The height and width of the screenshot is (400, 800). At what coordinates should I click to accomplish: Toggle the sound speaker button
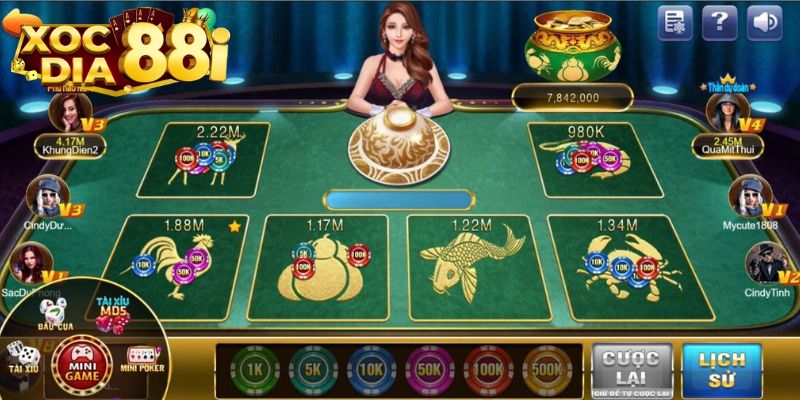[x=764, y=22]
